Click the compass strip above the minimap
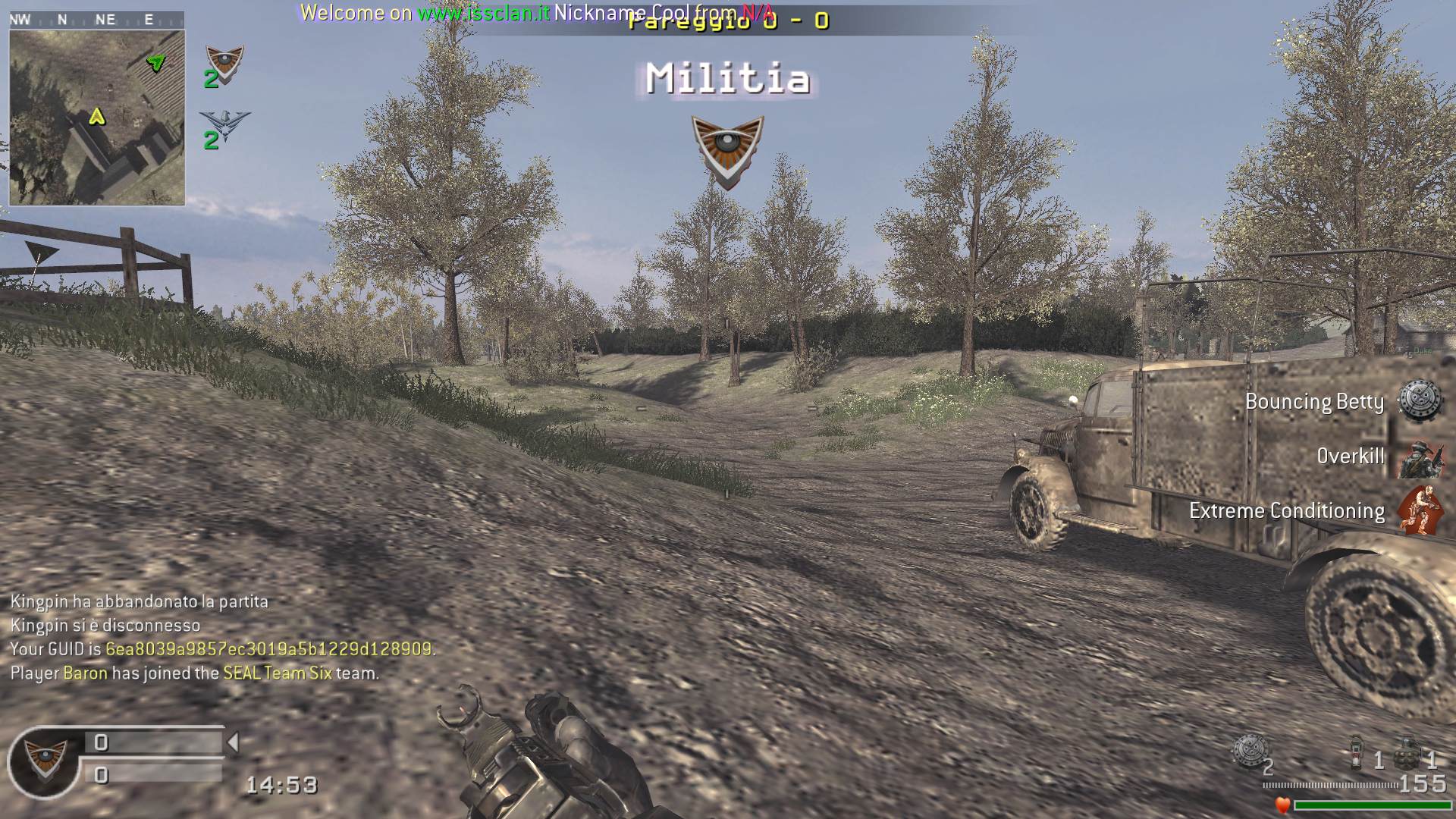The image size is (1456, 819). coord(96,20)
